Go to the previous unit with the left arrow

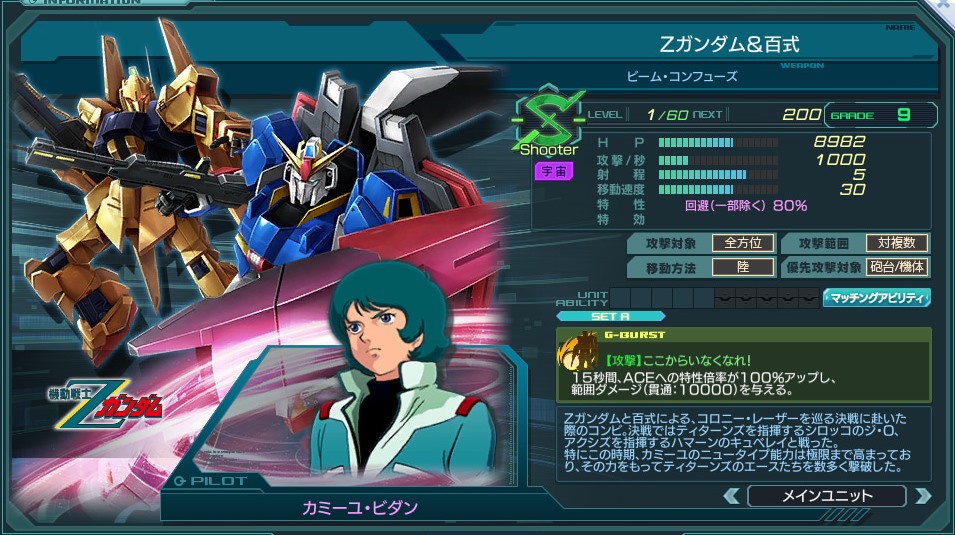(x=732, y=496)
